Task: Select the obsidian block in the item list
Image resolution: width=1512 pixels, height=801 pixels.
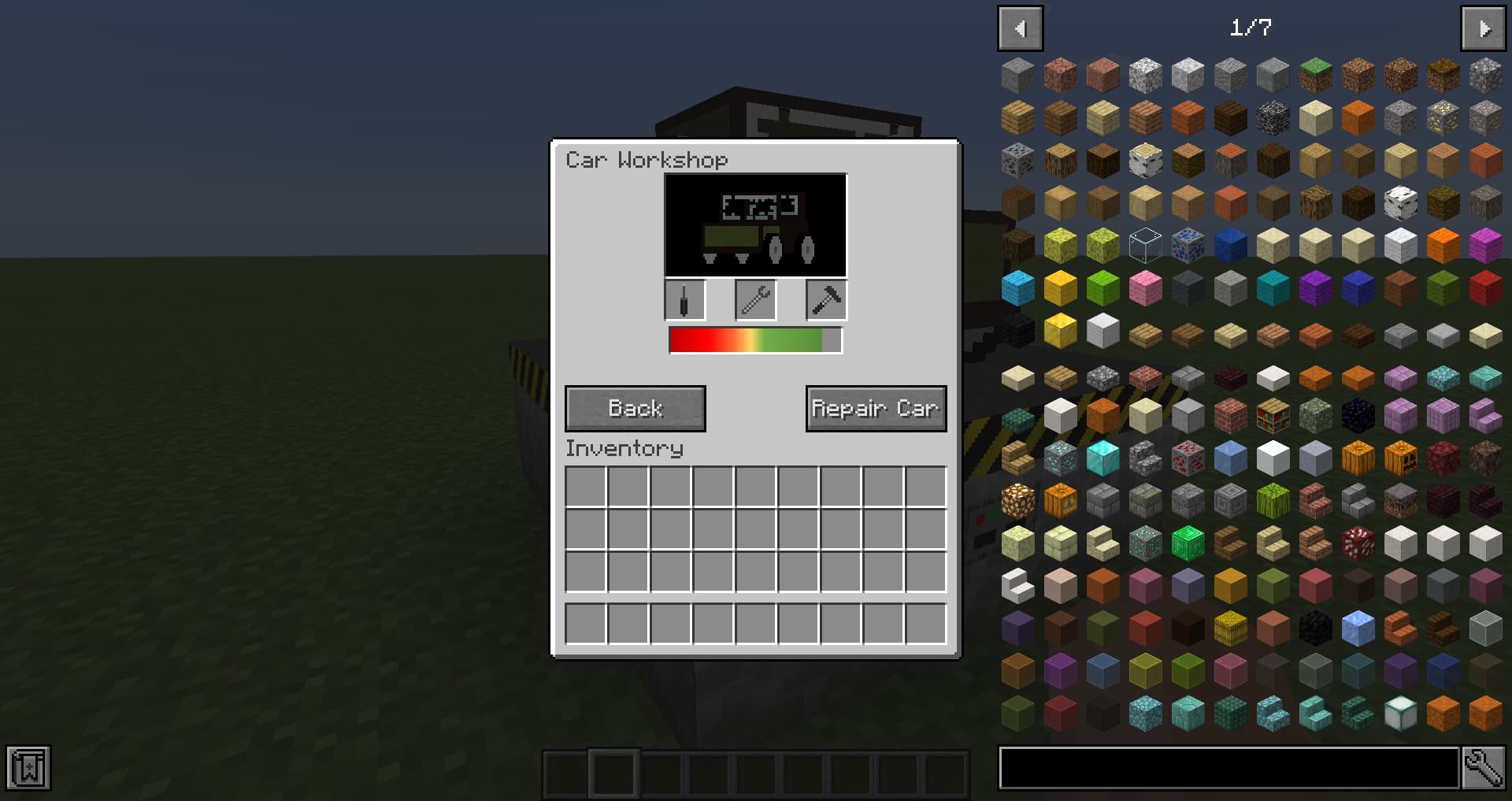Action: click(1358, 415)
